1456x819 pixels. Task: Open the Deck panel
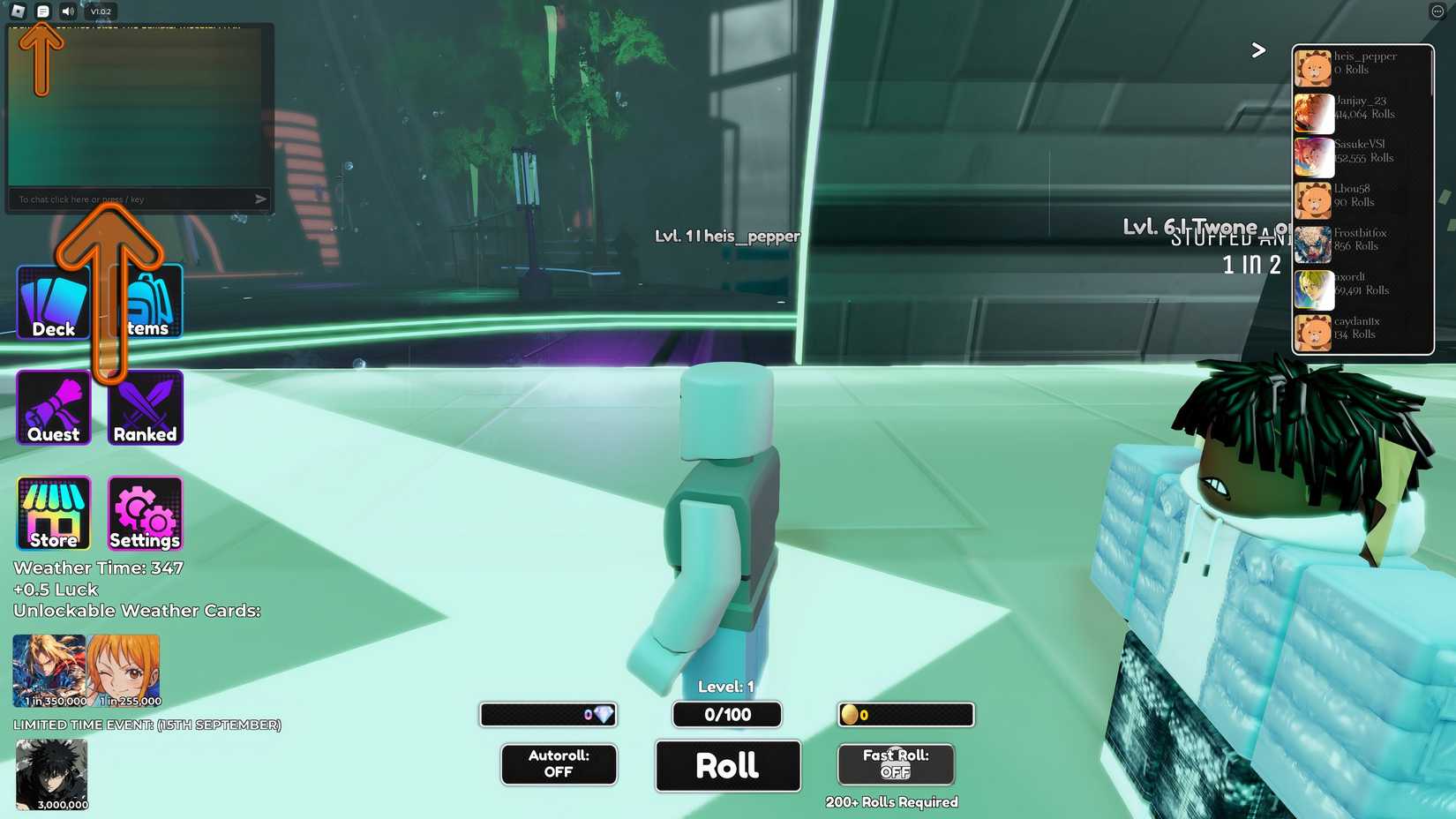tap(53, 301)
